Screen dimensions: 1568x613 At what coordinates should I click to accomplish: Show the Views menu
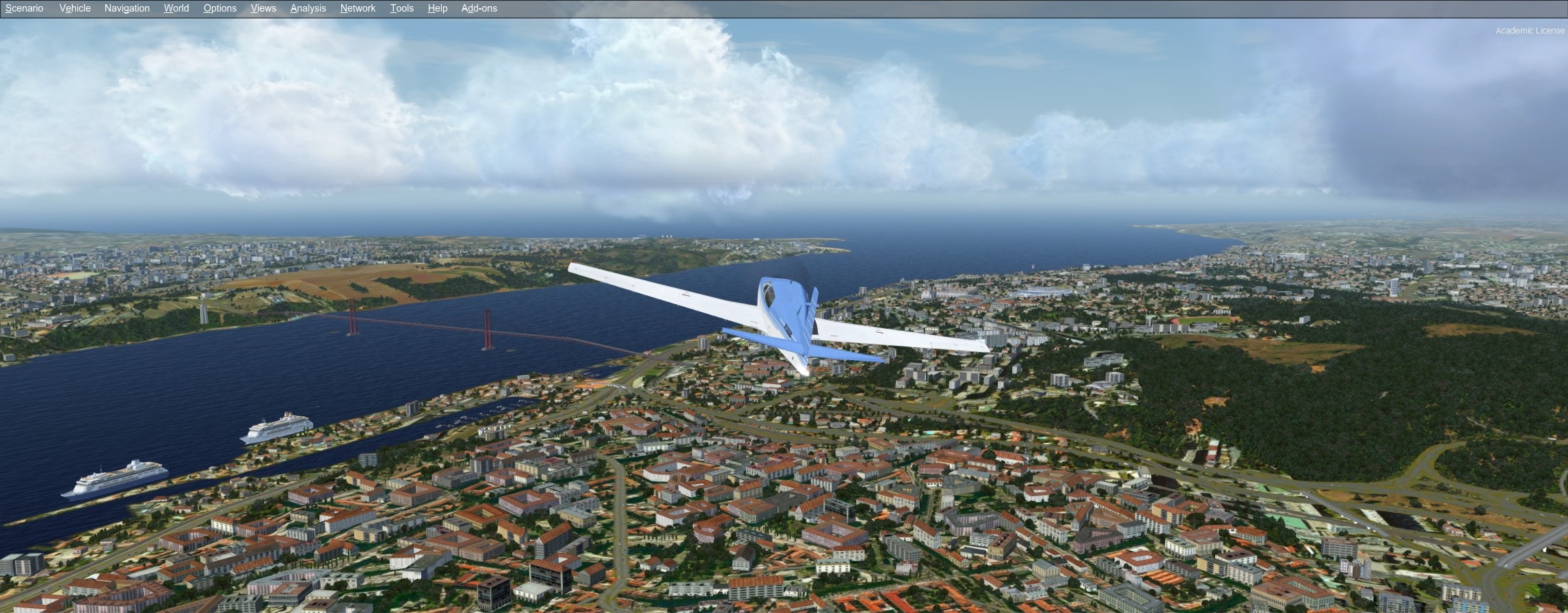[x=263, y=8]
